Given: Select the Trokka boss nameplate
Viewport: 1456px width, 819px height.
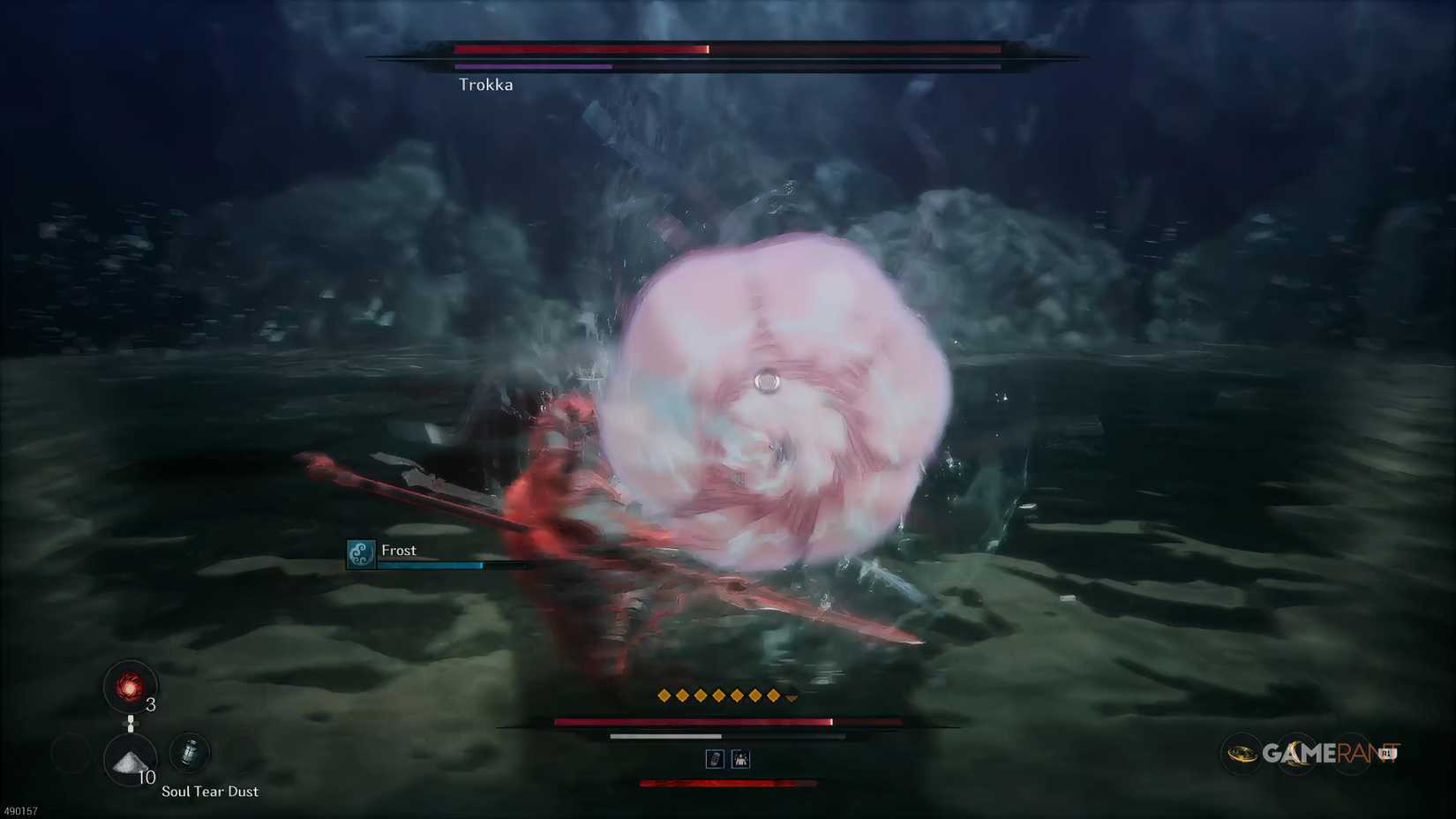Looking at the screenshot, I should 486,85.
